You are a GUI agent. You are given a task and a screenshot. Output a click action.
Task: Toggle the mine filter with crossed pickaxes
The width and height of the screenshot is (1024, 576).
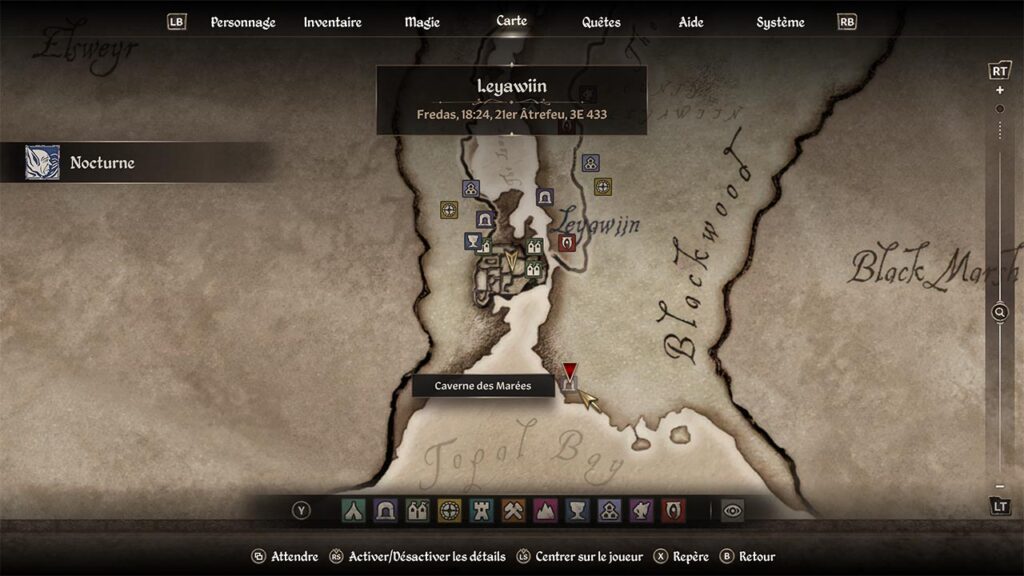(513, 511)
